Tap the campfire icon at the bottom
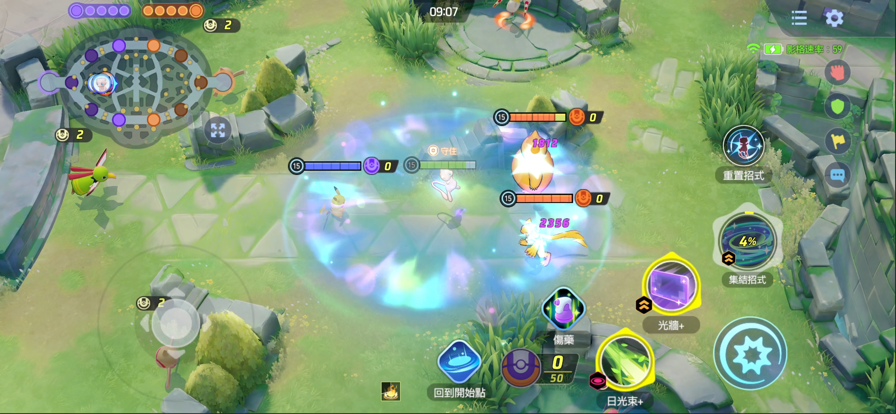This screenshot has height=414, width=896. point(390,391)
